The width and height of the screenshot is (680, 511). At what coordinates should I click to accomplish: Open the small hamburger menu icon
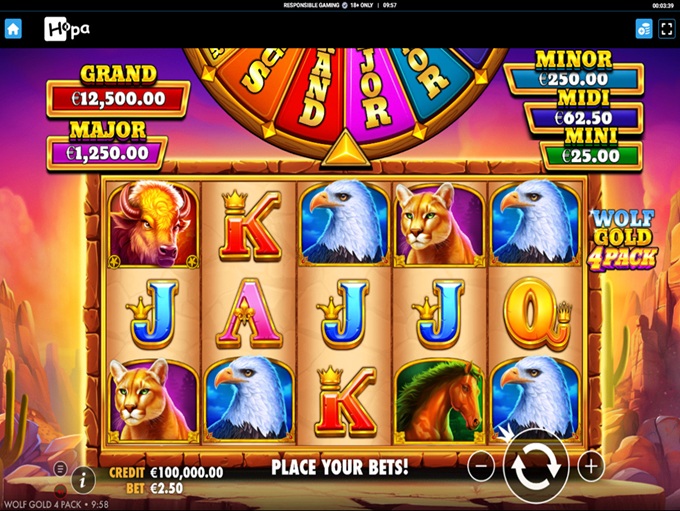tap(60, 468)
